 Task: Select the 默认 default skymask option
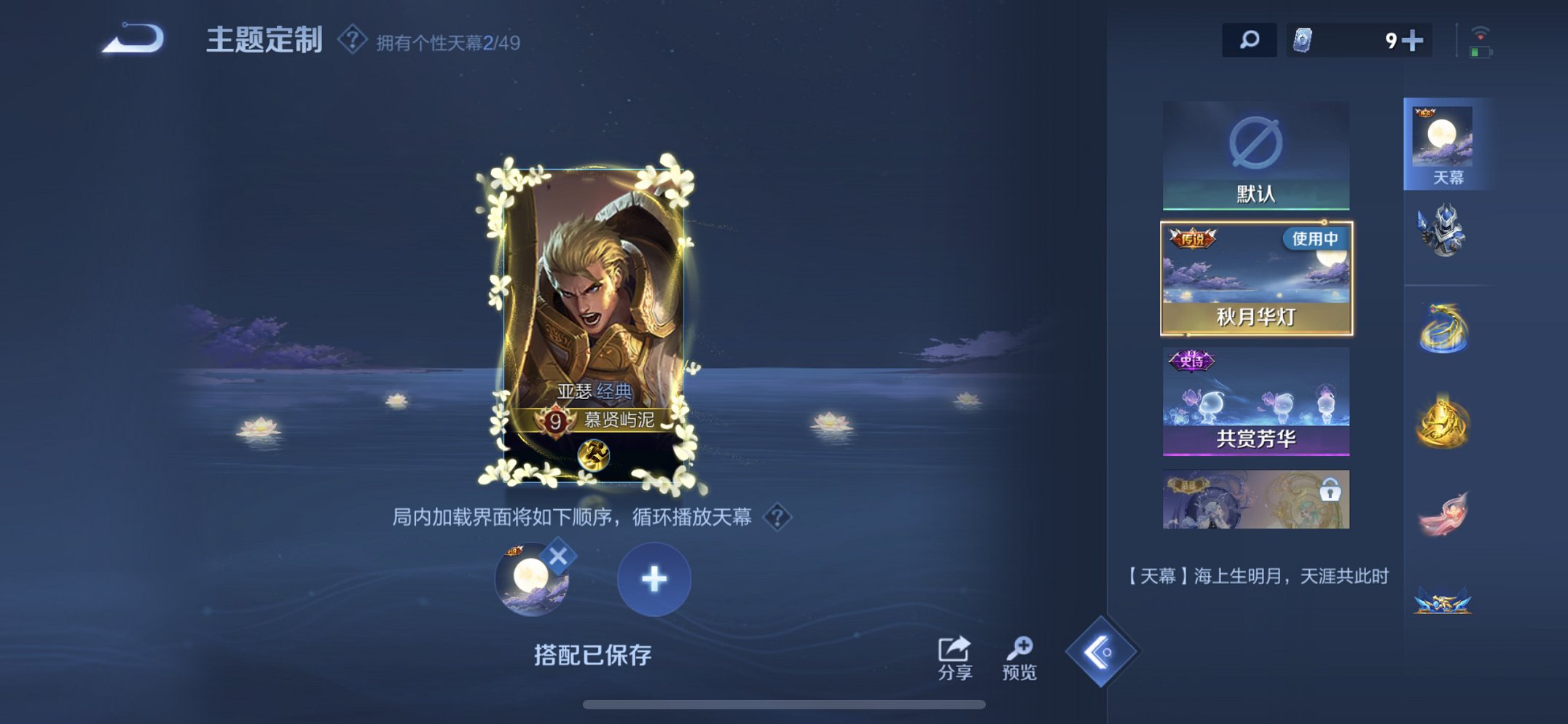(x=1255, y=153)
